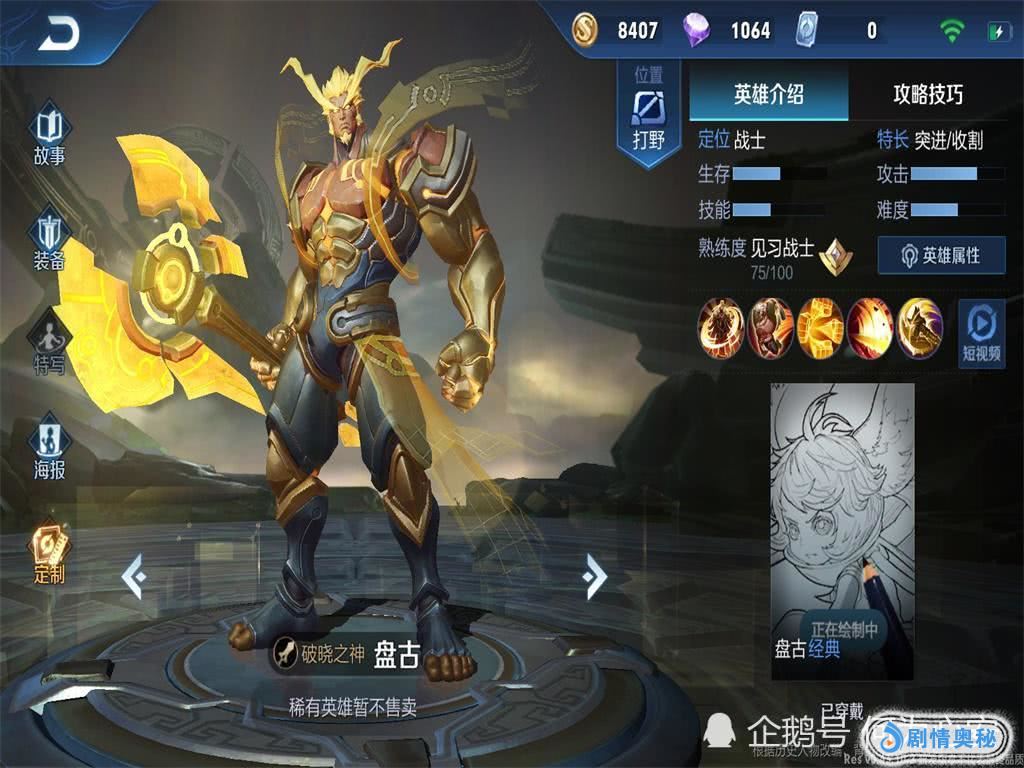Viewport: 1024px width, 768px height.
Task: Switch to the 英雄介绍 tab
Action: coord(768,95)
